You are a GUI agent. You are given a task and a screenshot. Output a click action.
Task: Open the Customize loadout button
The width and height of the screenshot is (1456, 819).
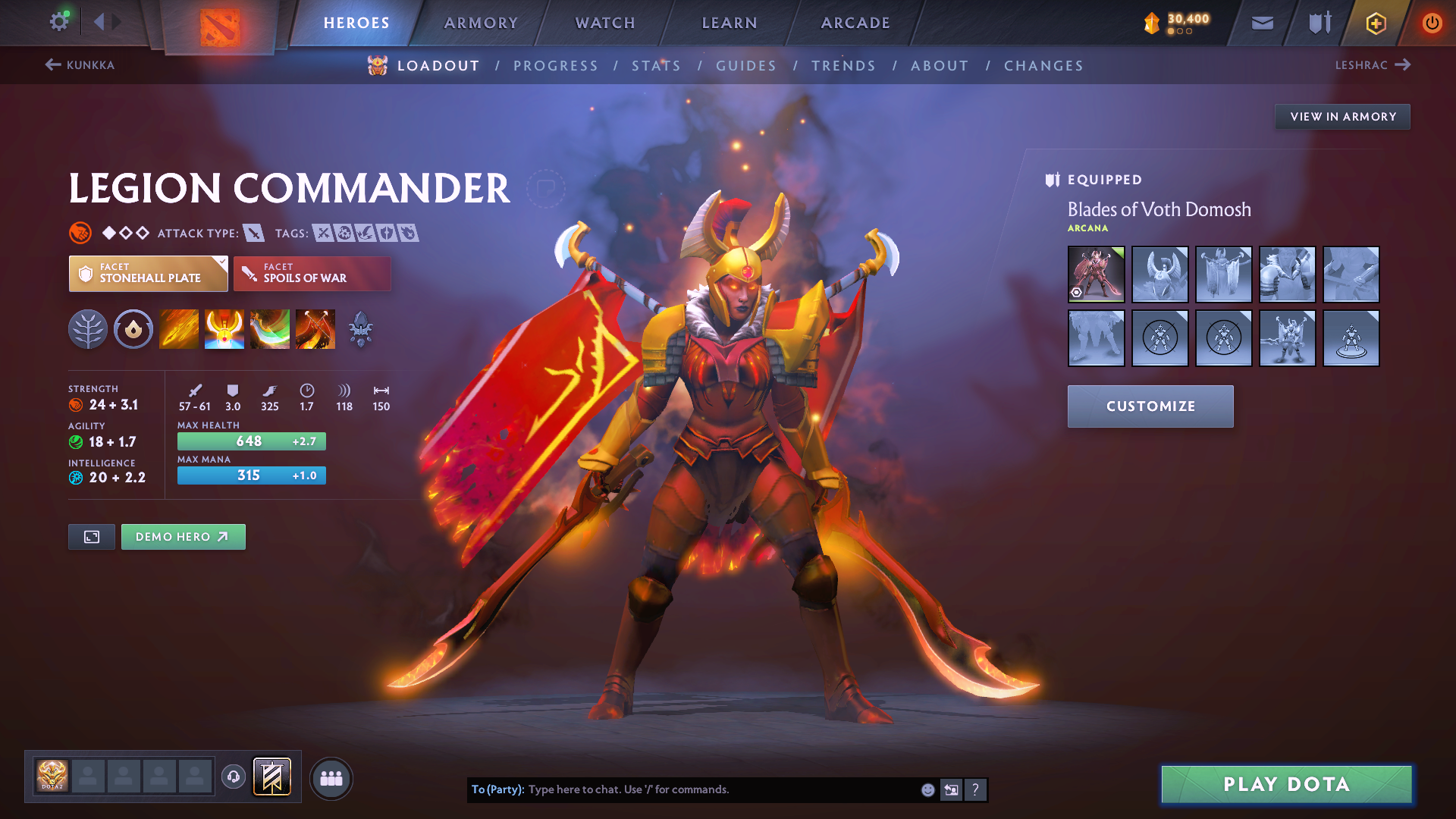pyautogui.click(x=1150, y=406)
